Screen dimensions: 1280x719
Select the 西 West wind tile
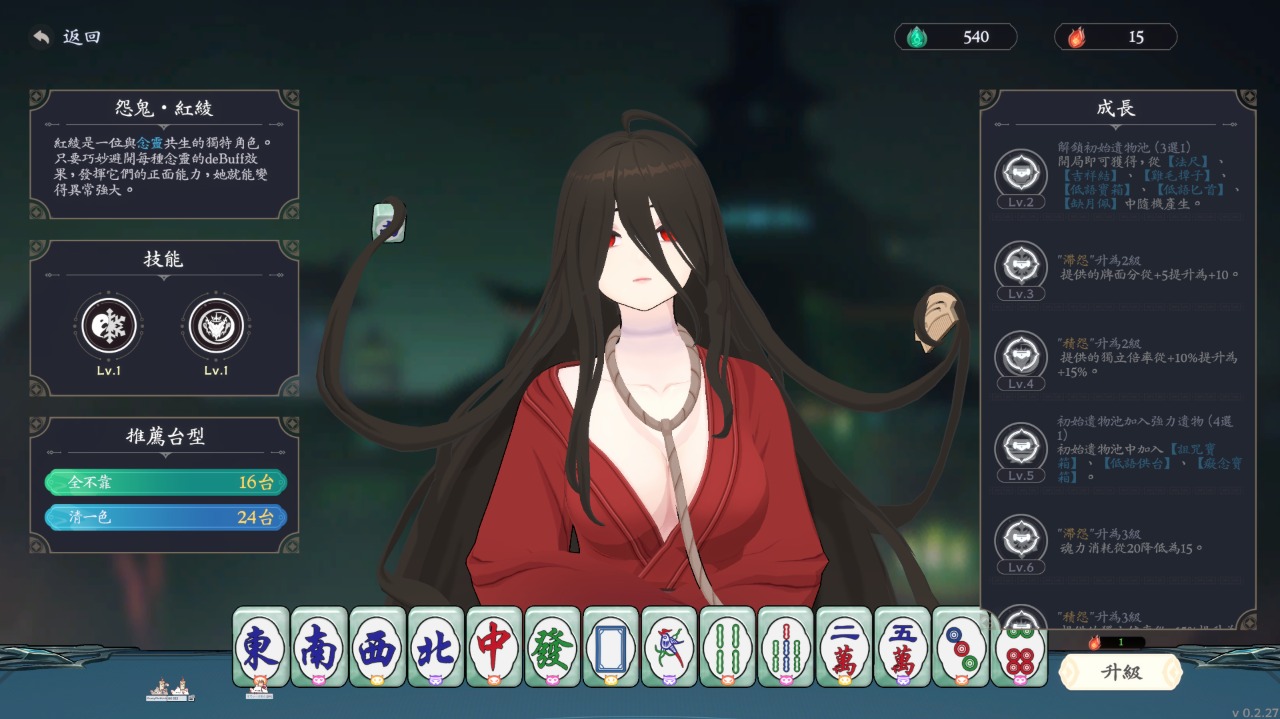(x=378, y=646)
